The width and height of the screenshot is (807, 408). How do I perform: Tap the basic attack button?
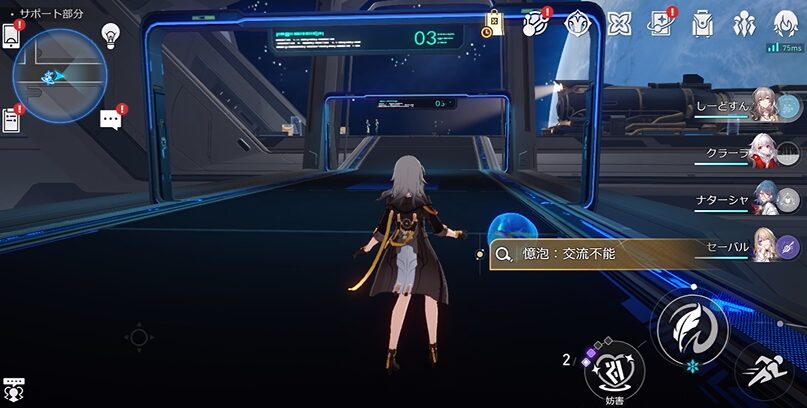point(690,328)
